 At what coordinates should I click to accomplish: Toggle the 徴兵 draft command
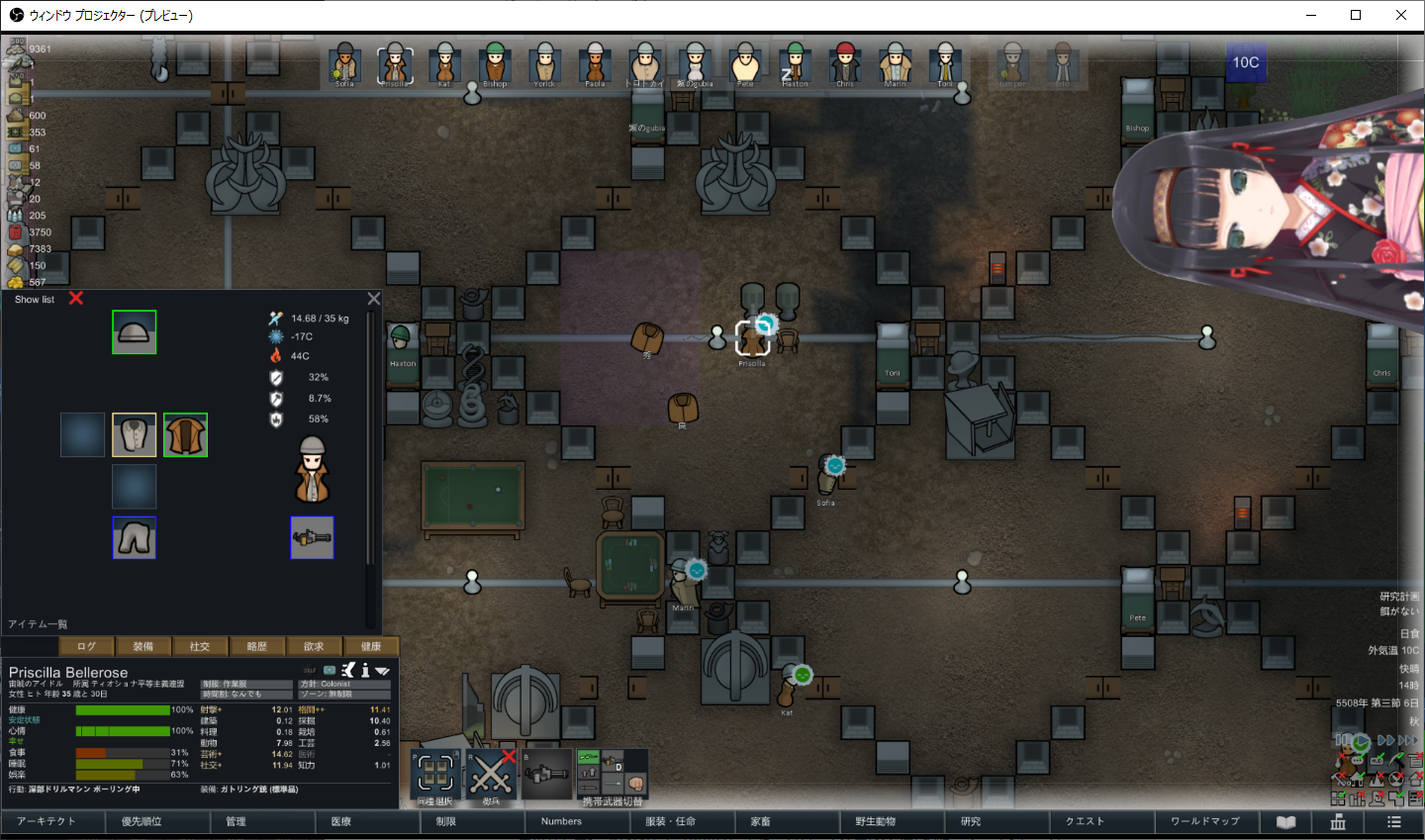pyautogui.click(x=492, y=775)
